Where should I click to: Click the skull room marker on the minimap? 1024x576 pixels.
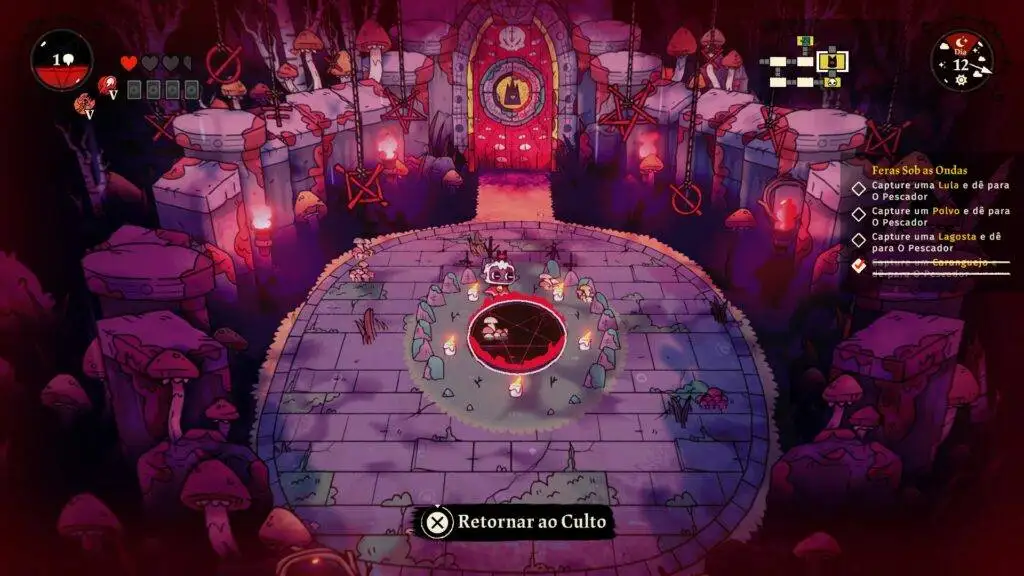click(832, 82)
